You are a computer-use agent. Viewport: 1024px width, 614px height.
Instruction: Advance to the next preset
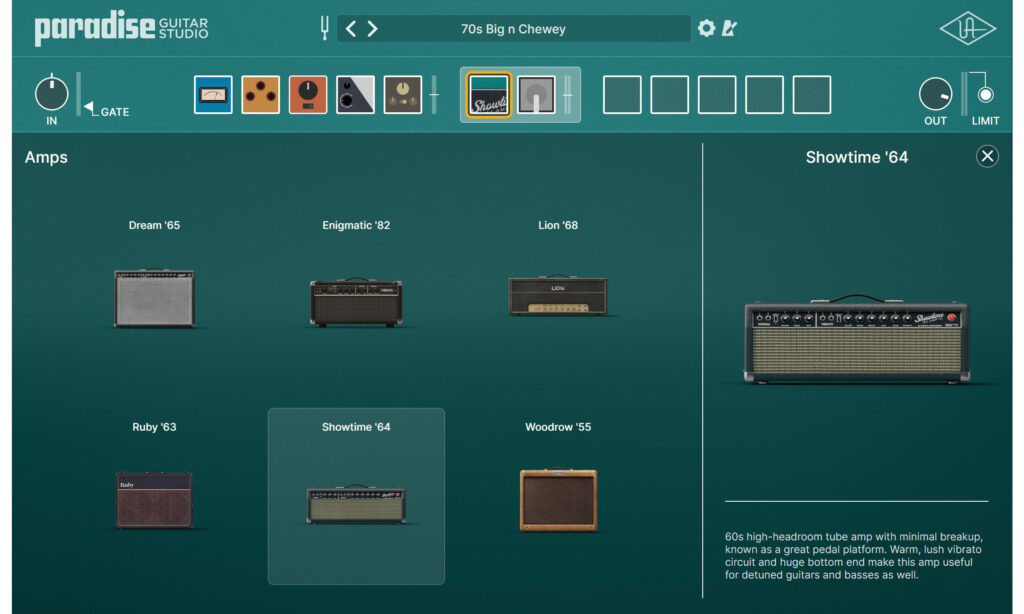pyautogui.click(x=372, y=29)
